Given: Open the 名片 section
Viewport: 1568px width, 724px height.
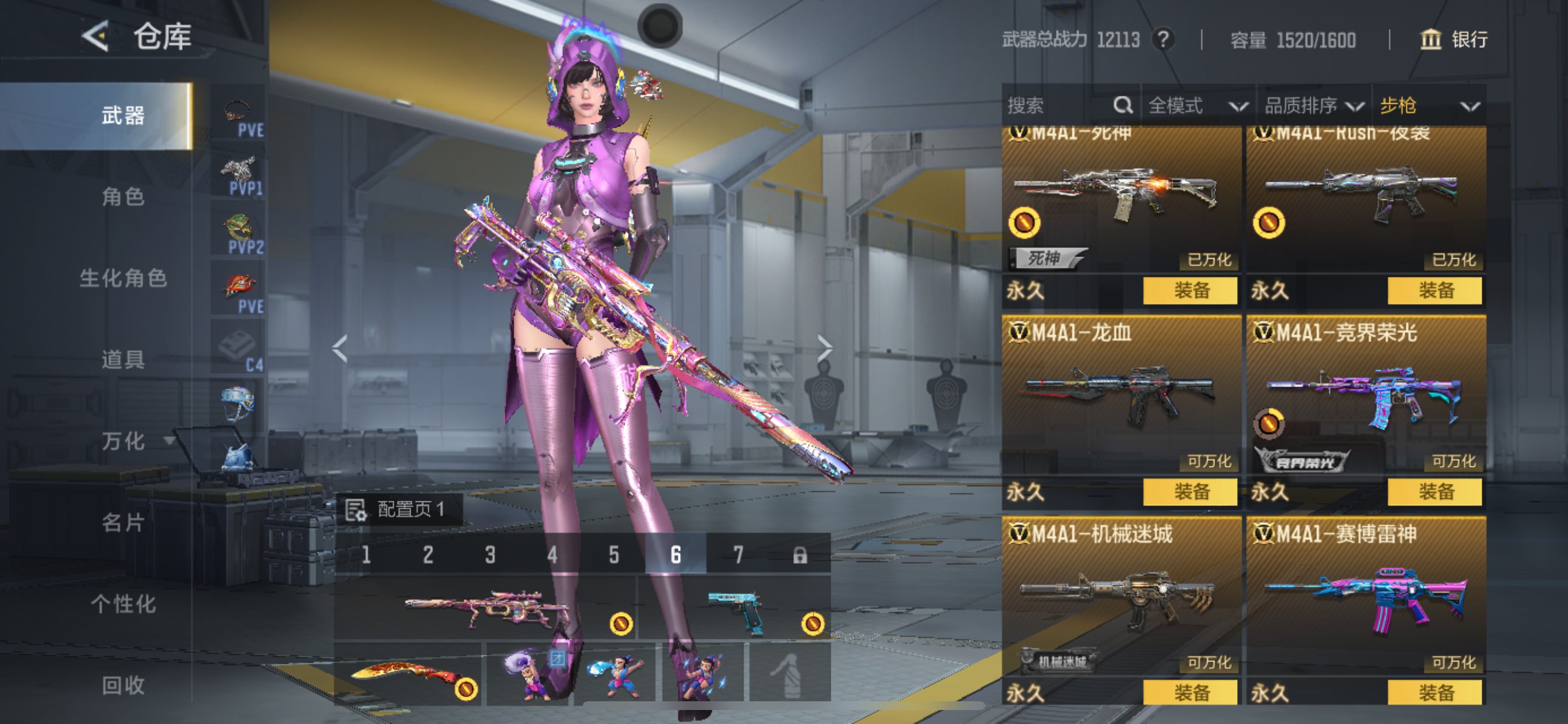Looking at the screenshot, I should 123,523.
